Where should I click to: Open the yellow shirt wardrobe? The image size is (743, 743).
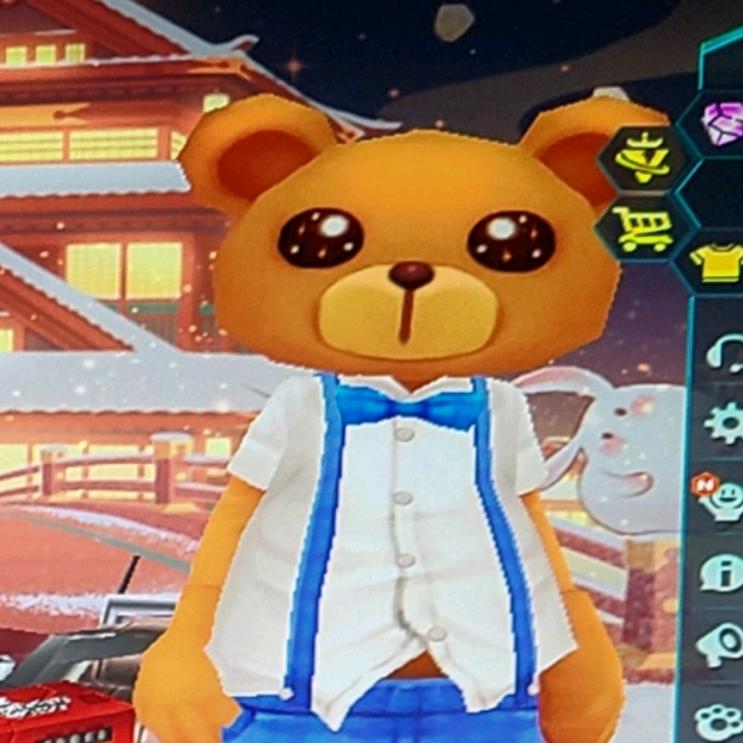point(720,261)
